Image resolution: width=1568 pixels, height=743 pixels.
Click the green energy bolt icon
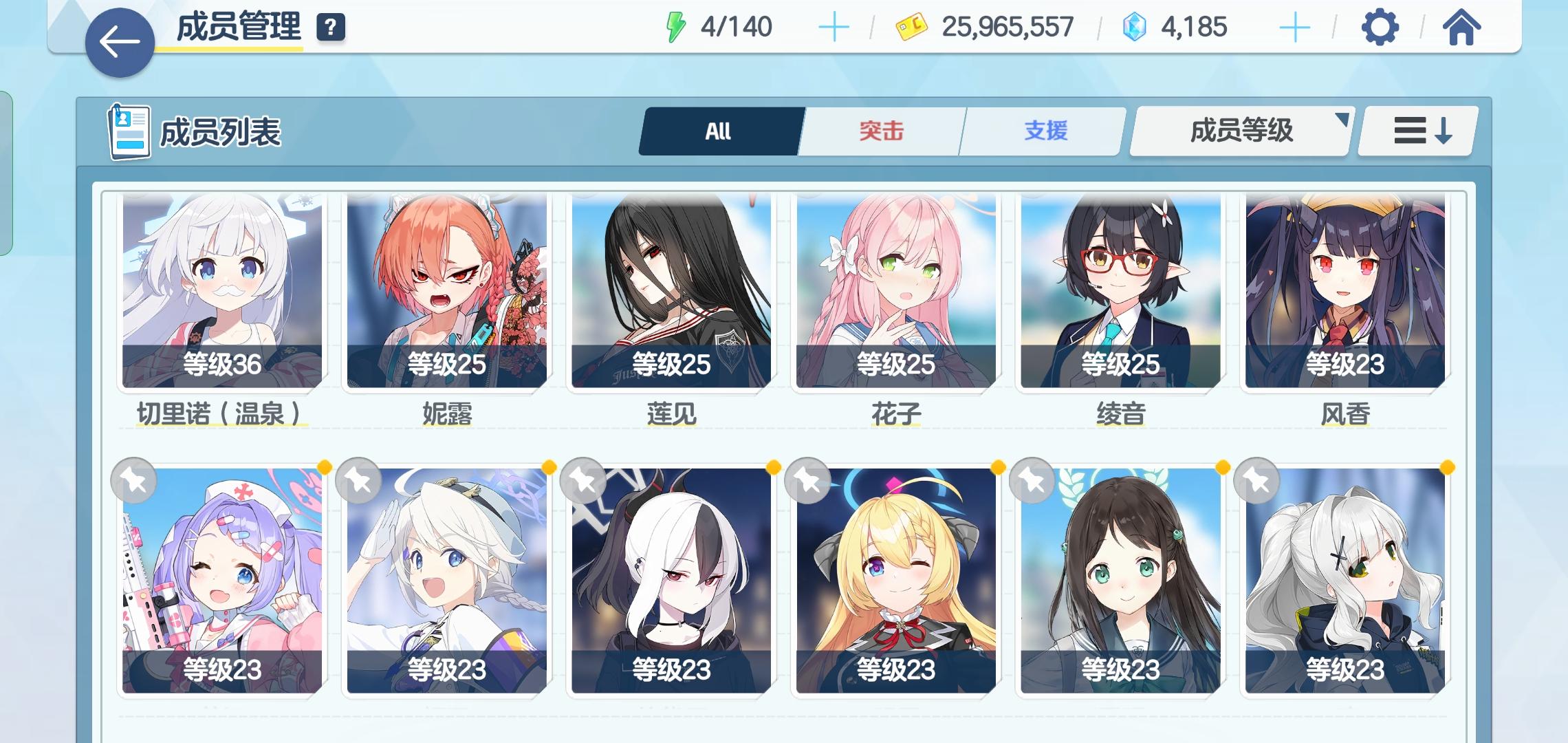pyautogui.click(x=676, y=27)
